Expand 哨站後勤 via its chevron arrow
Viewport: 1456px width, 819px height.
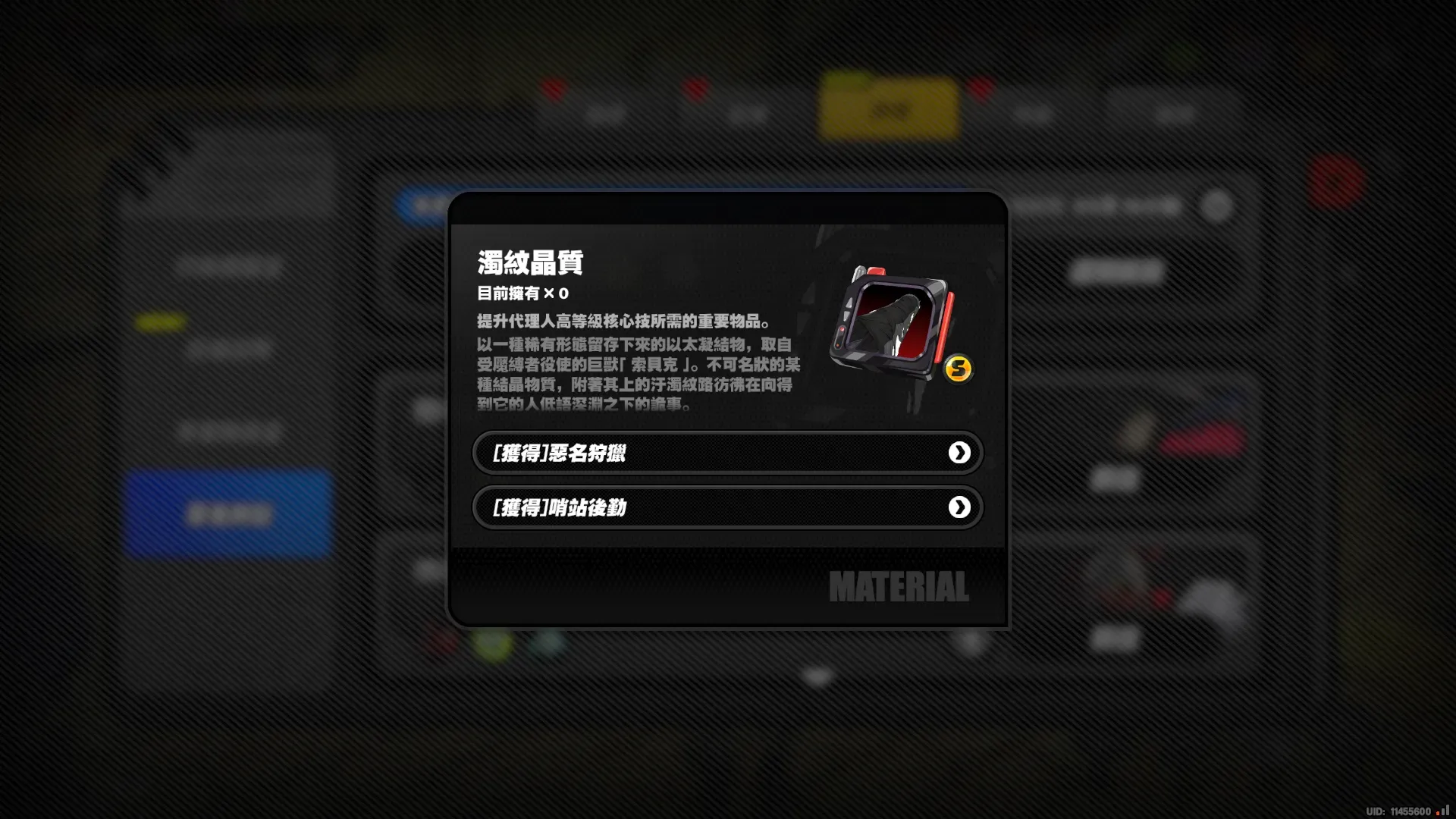point(961,507)
